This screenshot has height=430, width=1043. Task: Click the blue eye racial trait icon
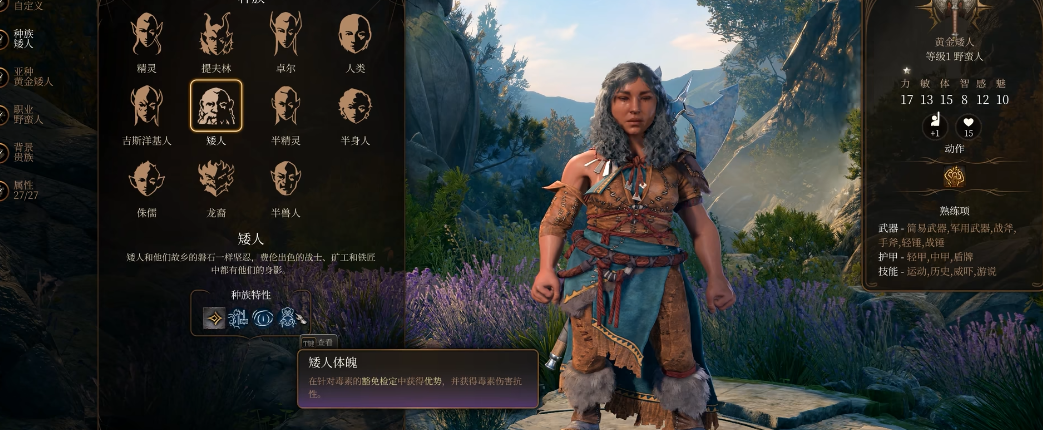coord(263,318)
